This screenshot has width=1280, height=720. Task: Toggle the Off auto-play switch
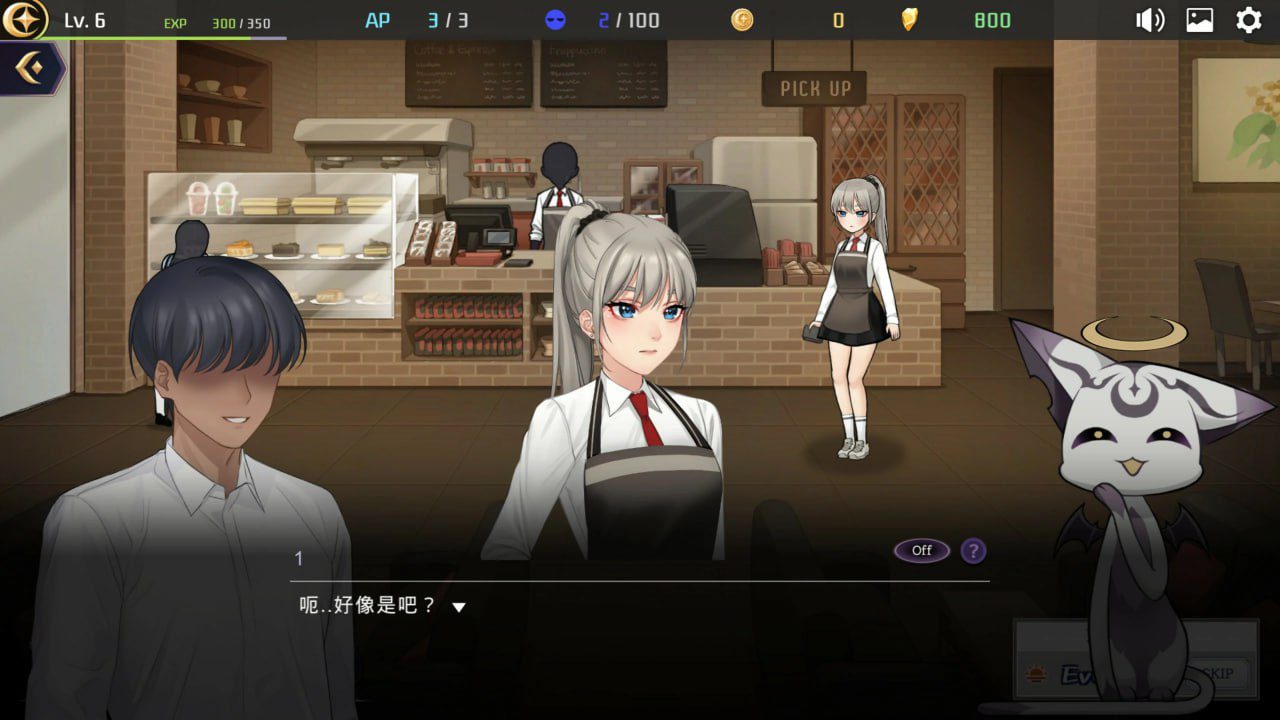click(x=920, y=550)
